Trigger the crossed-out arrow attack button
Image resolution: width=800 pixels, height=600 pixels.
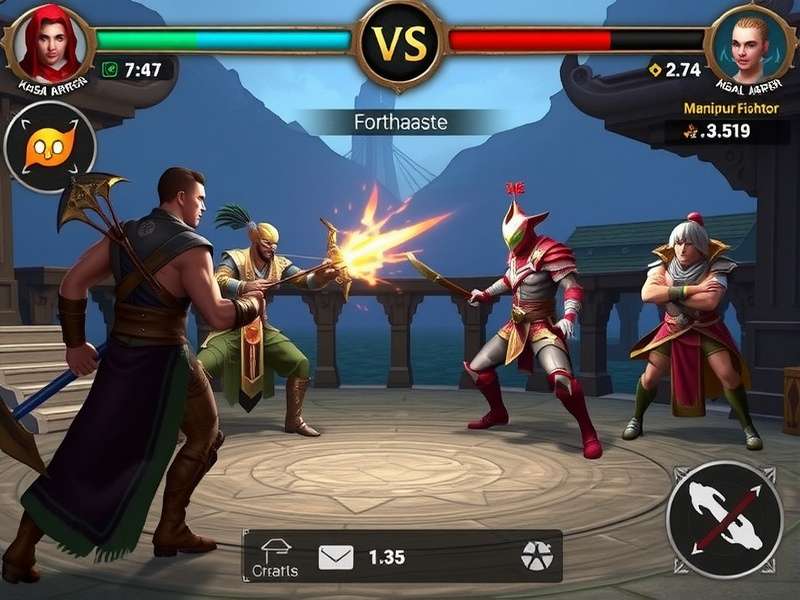click(x=724, y=519)
